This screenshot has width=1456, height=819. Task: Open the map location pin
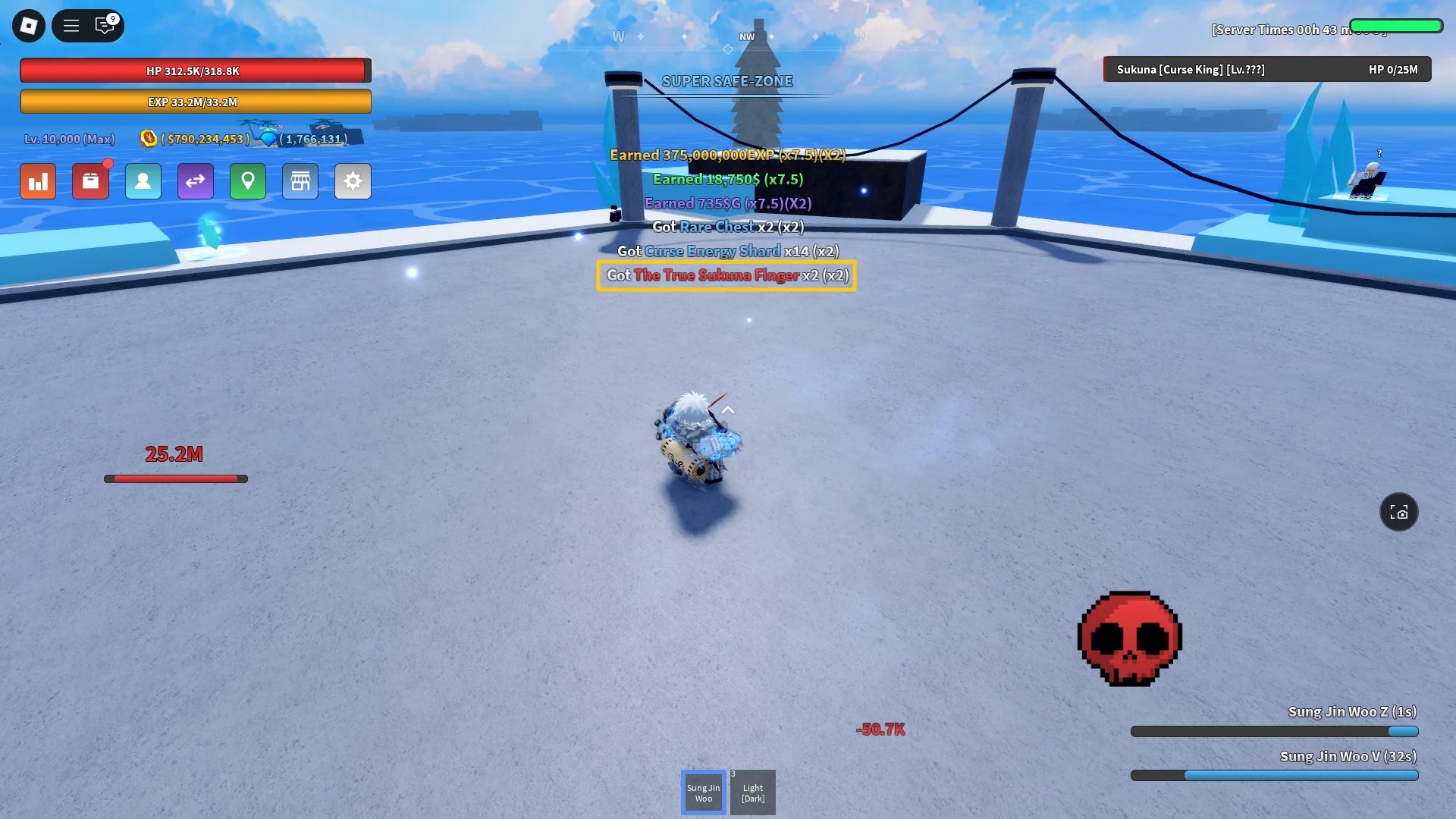pos(248,181)
